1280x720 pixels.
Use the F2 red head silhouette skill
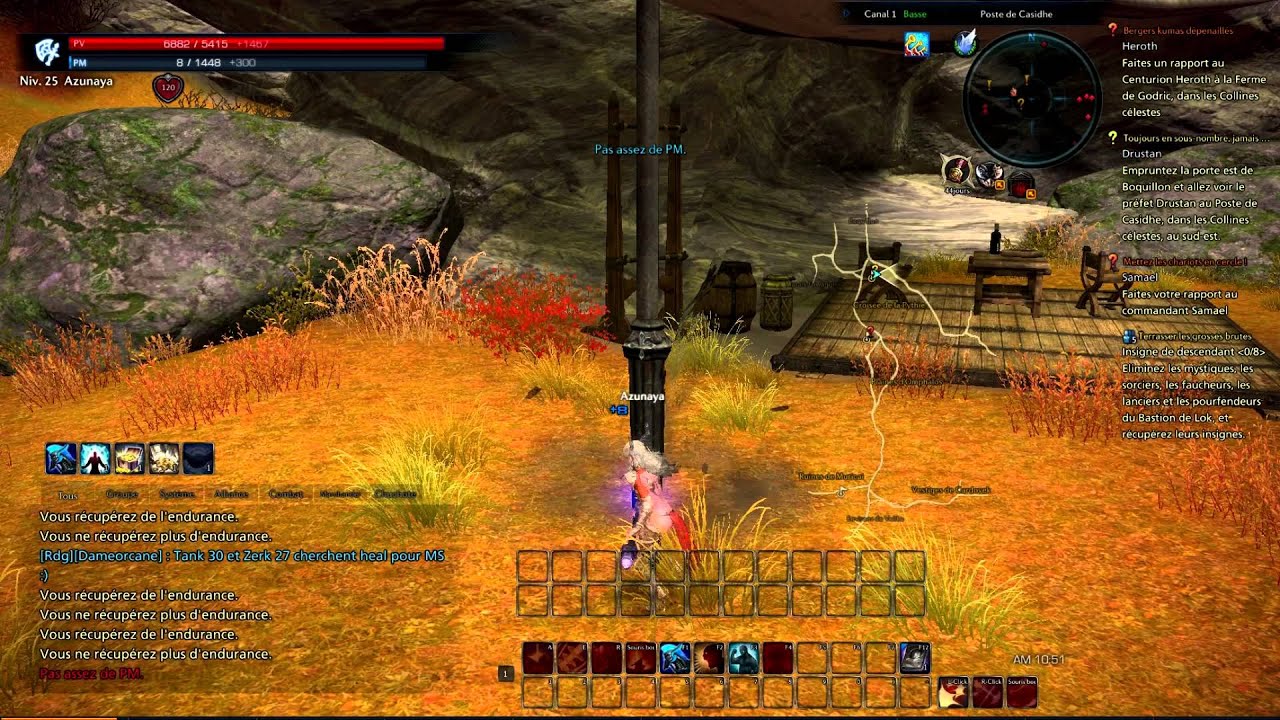point(709,657)
